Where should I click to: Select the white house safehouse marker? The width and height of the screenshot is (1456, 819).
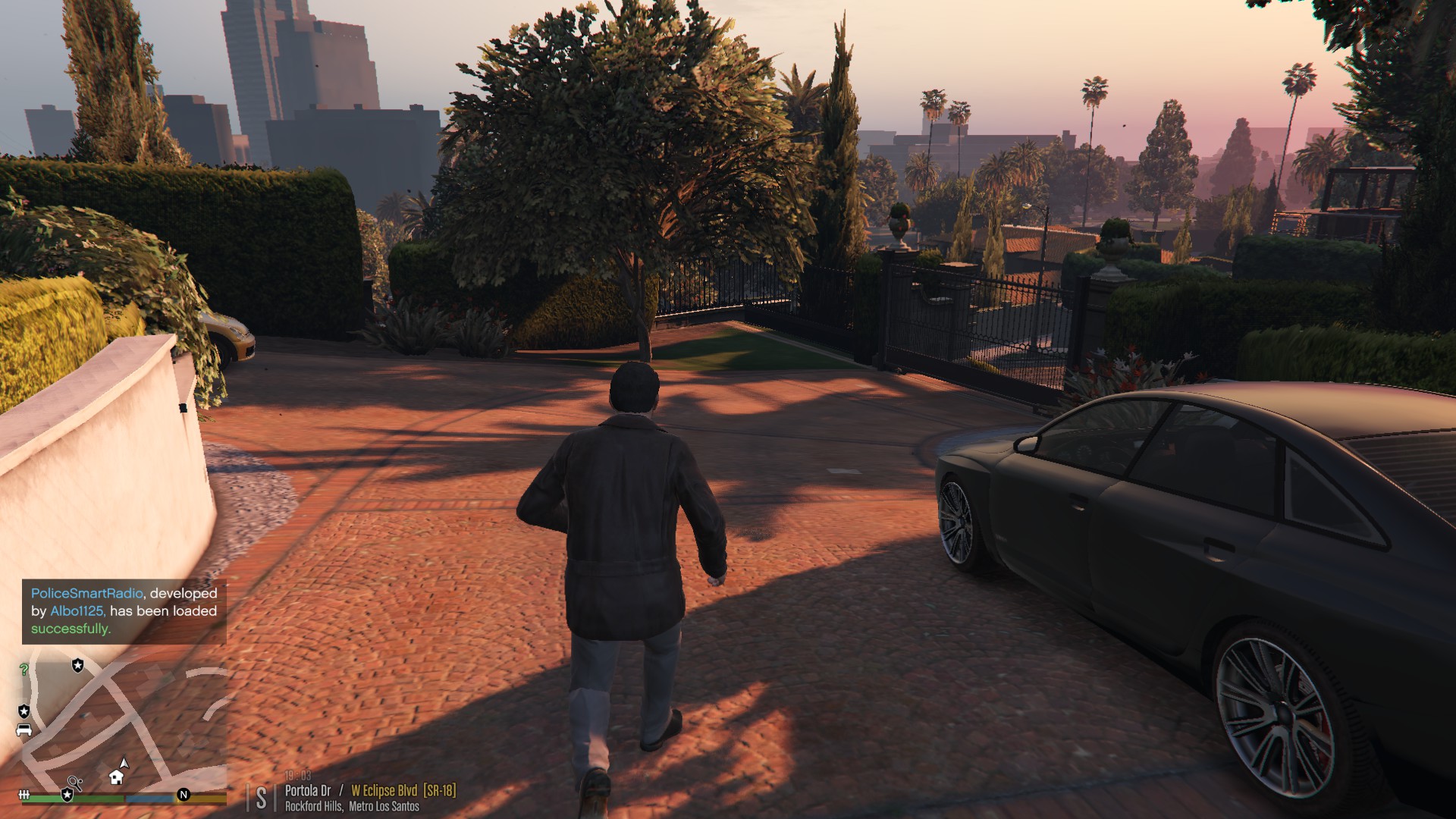click(116, 777)
